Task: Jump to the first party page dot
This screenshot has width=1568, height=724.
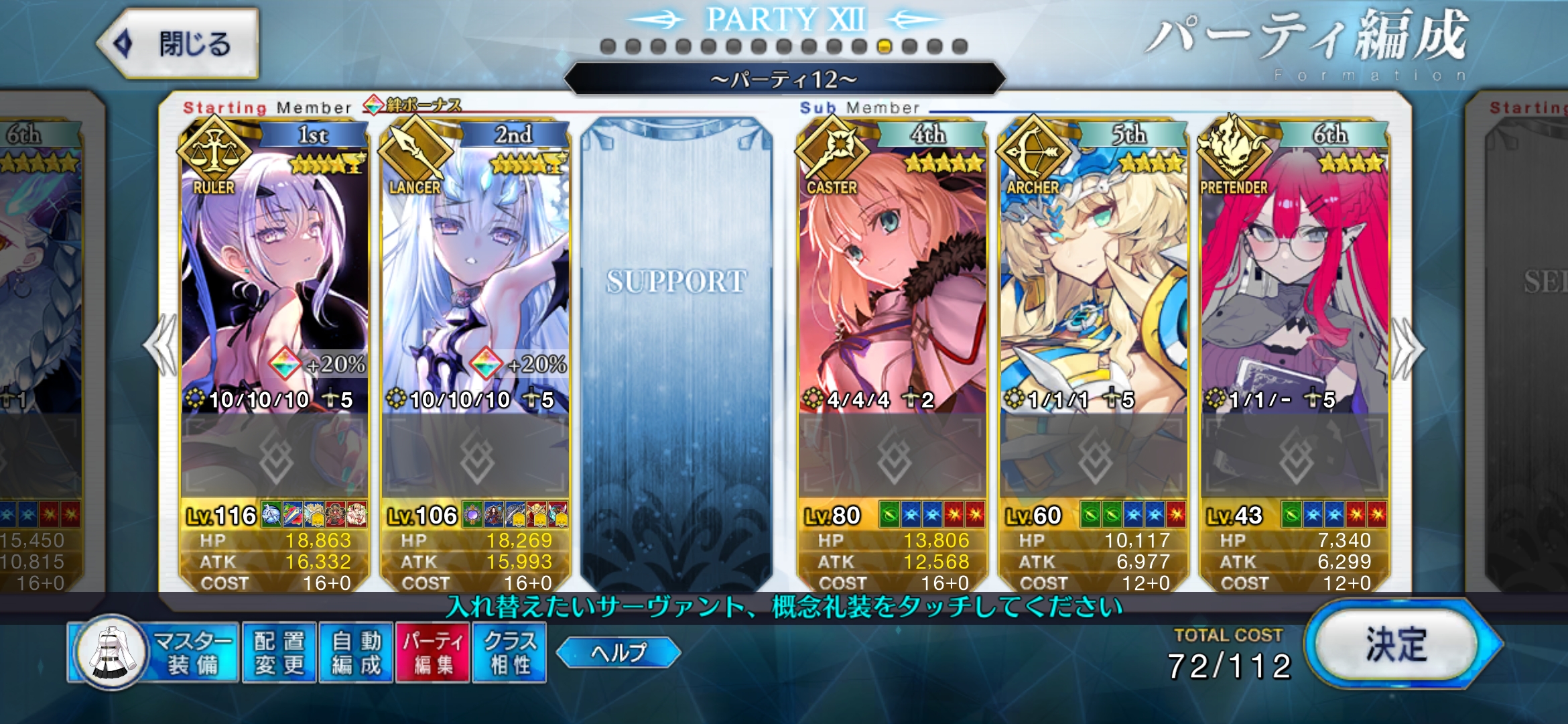Action: pos(608,46)
